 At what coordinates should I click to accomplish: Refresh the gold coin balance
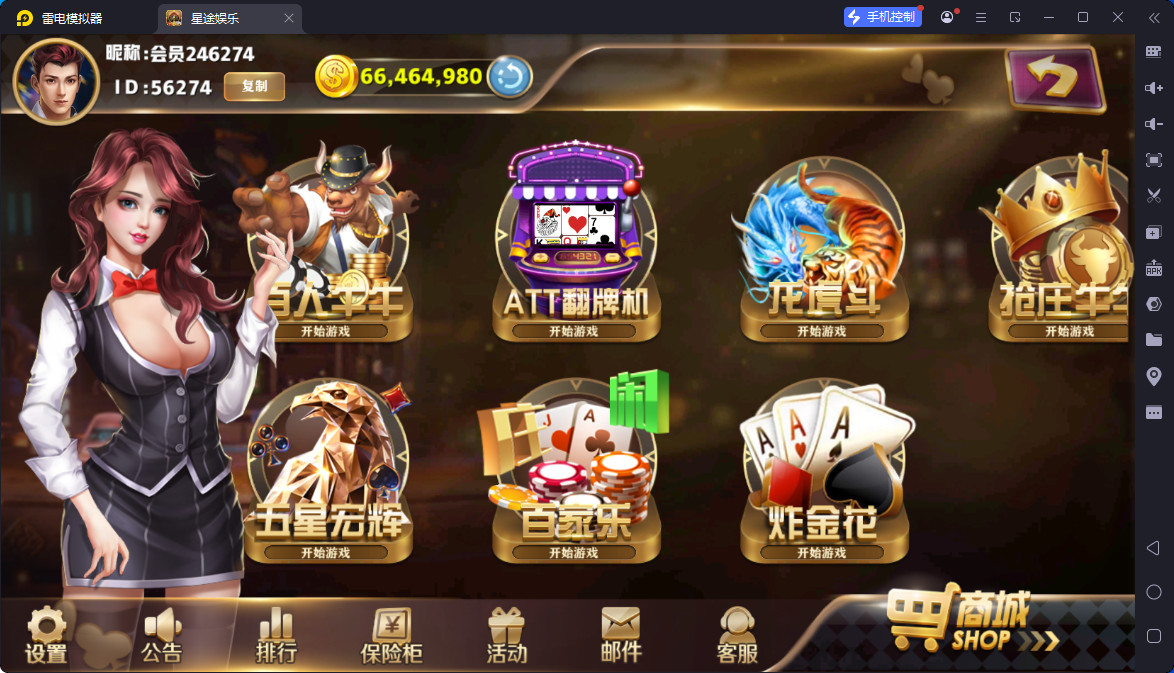point(509,77)
